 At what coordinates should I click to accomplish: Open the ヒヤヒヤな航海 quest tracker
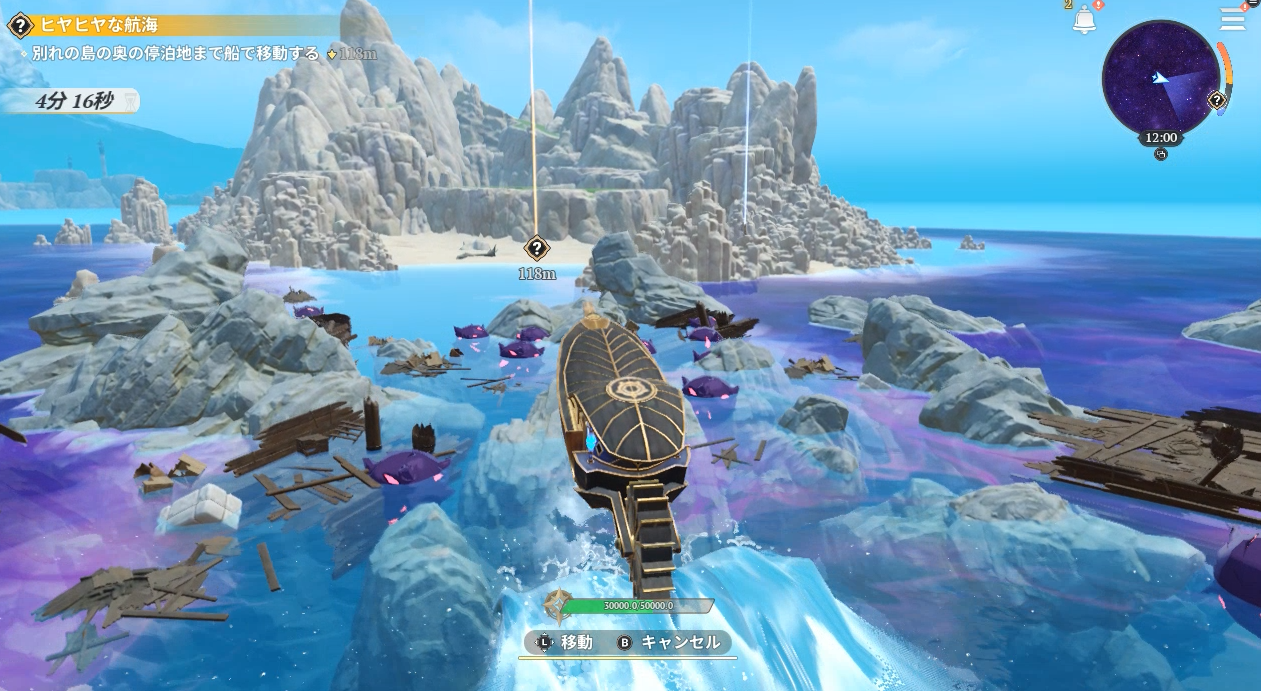pos(98,25)
